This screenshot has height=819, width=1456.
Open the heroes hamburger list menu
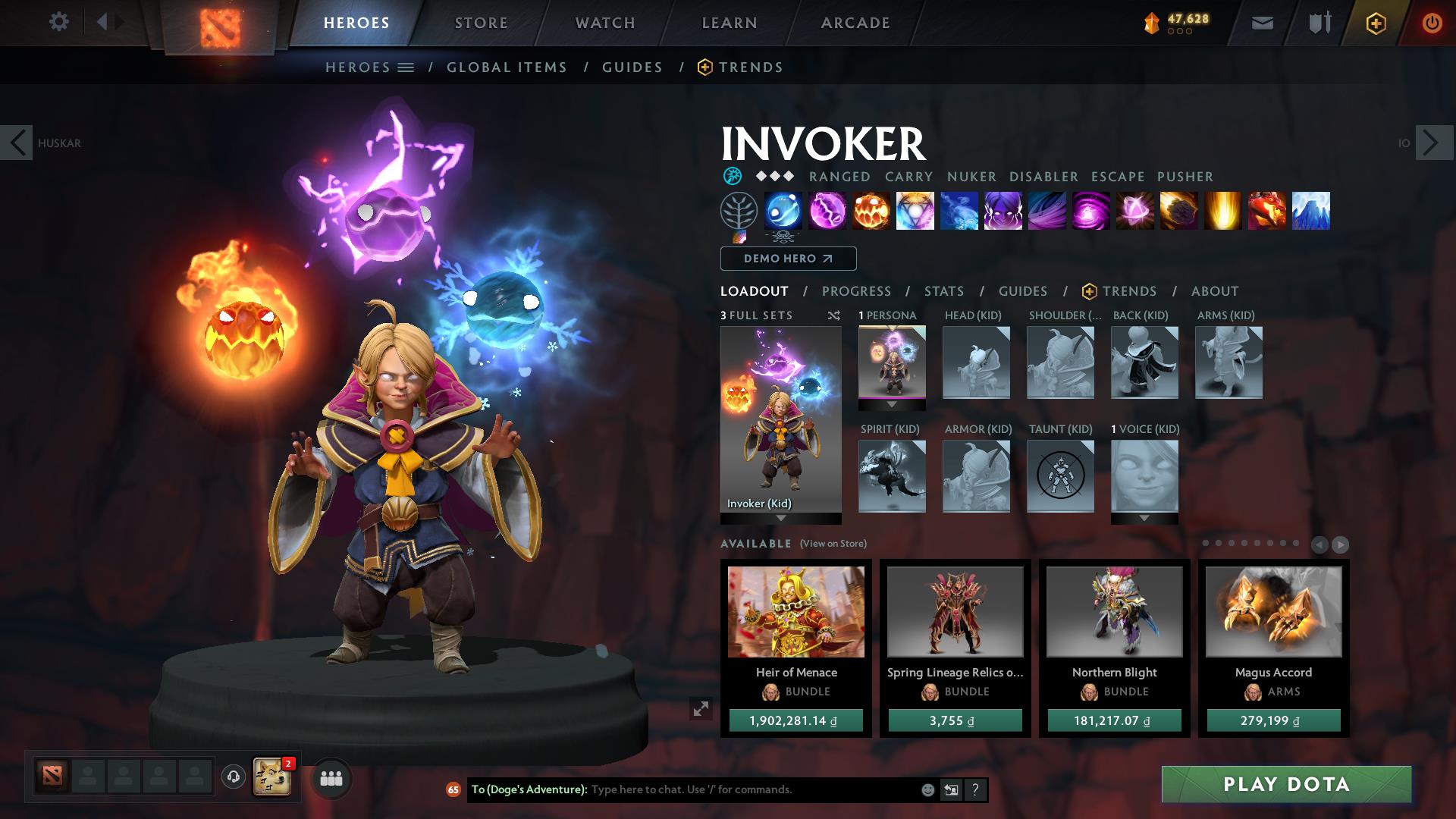coord(406,67)
